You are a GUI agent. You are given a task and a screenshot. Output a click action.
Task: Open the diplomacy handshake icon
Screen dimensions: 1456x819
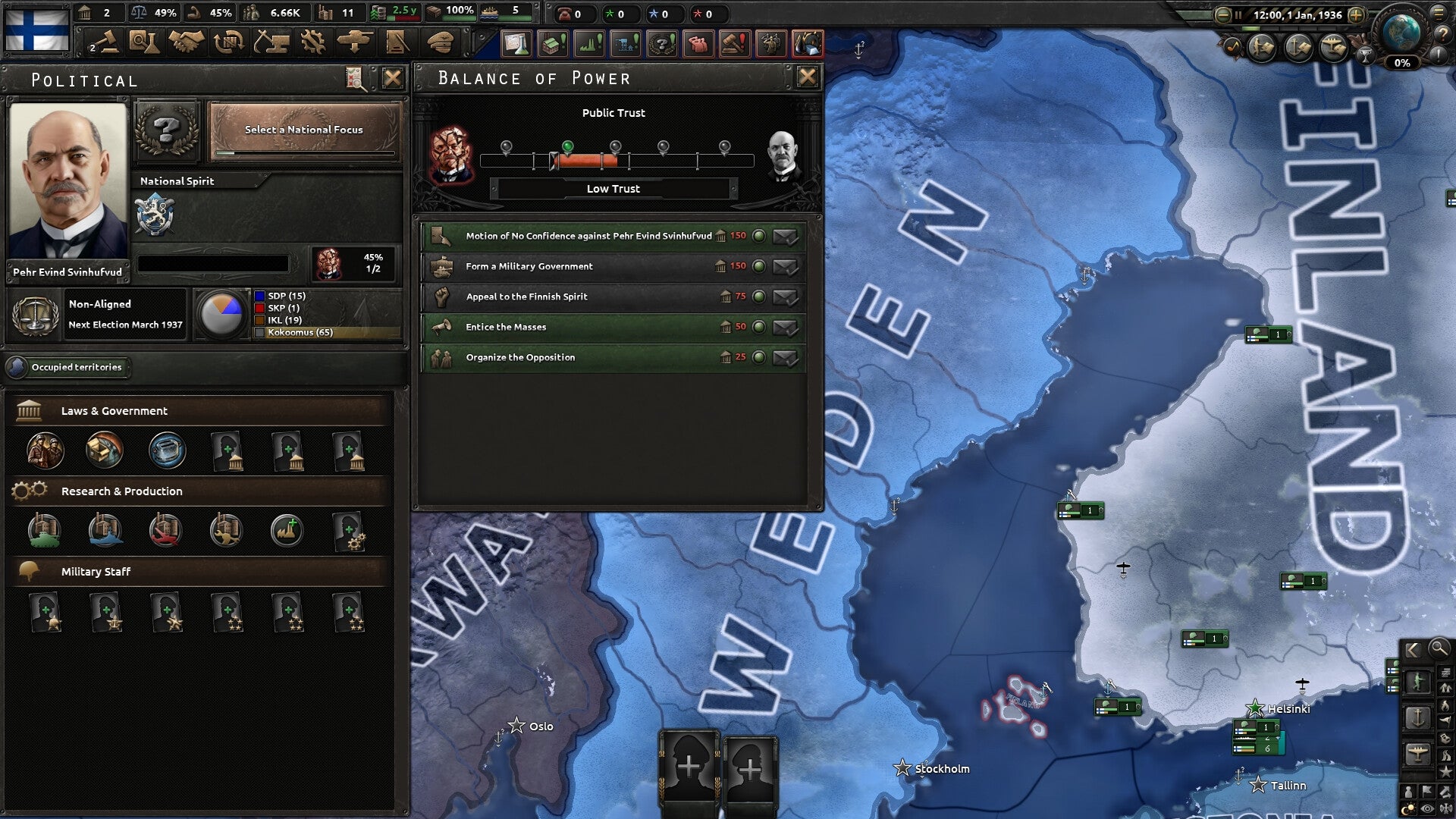coord(185,42)
